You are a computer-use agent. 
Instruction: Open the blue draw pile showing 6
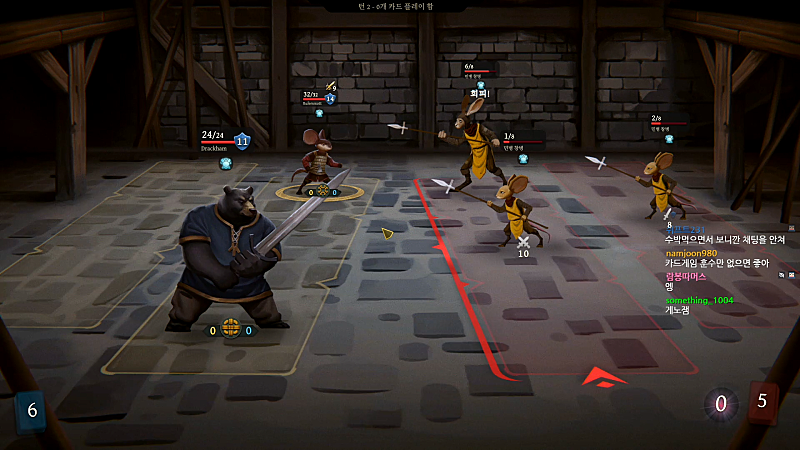coord(32,410)
